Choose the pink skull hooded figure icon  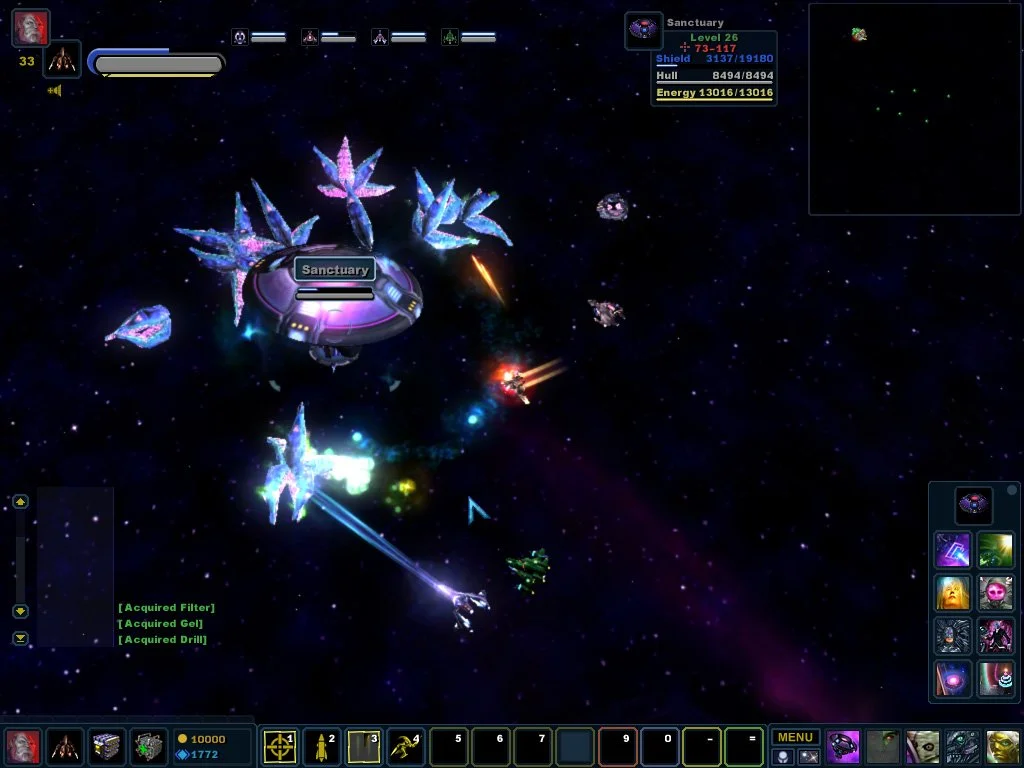[995, 592]
